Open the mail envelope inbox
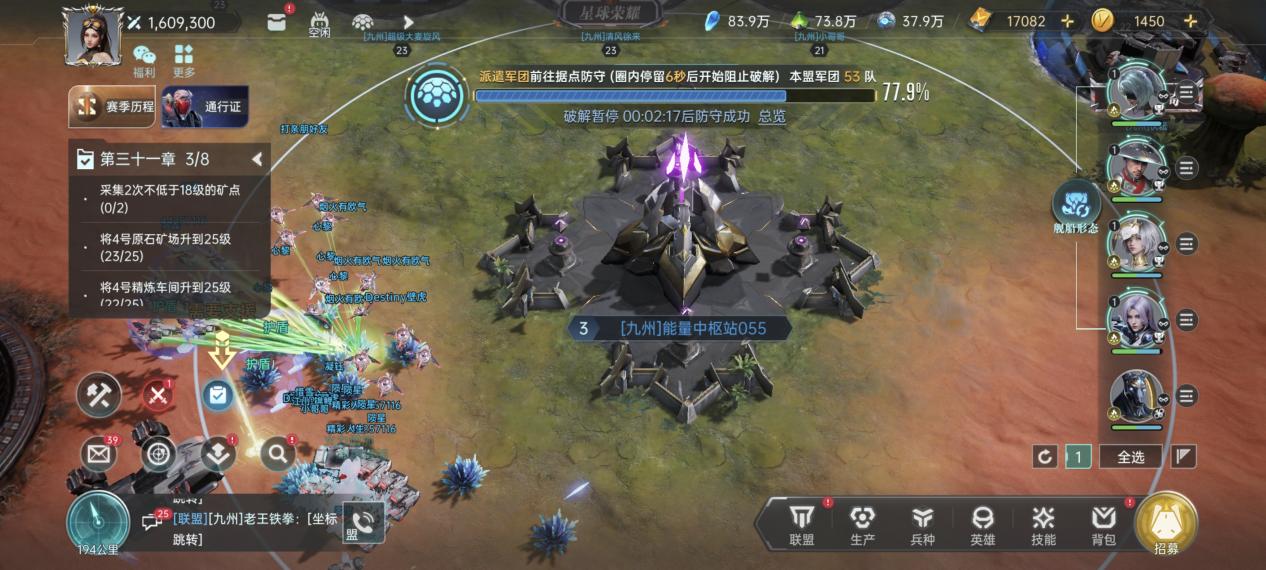Screen dimensions: 1266x570 [98, 454]
